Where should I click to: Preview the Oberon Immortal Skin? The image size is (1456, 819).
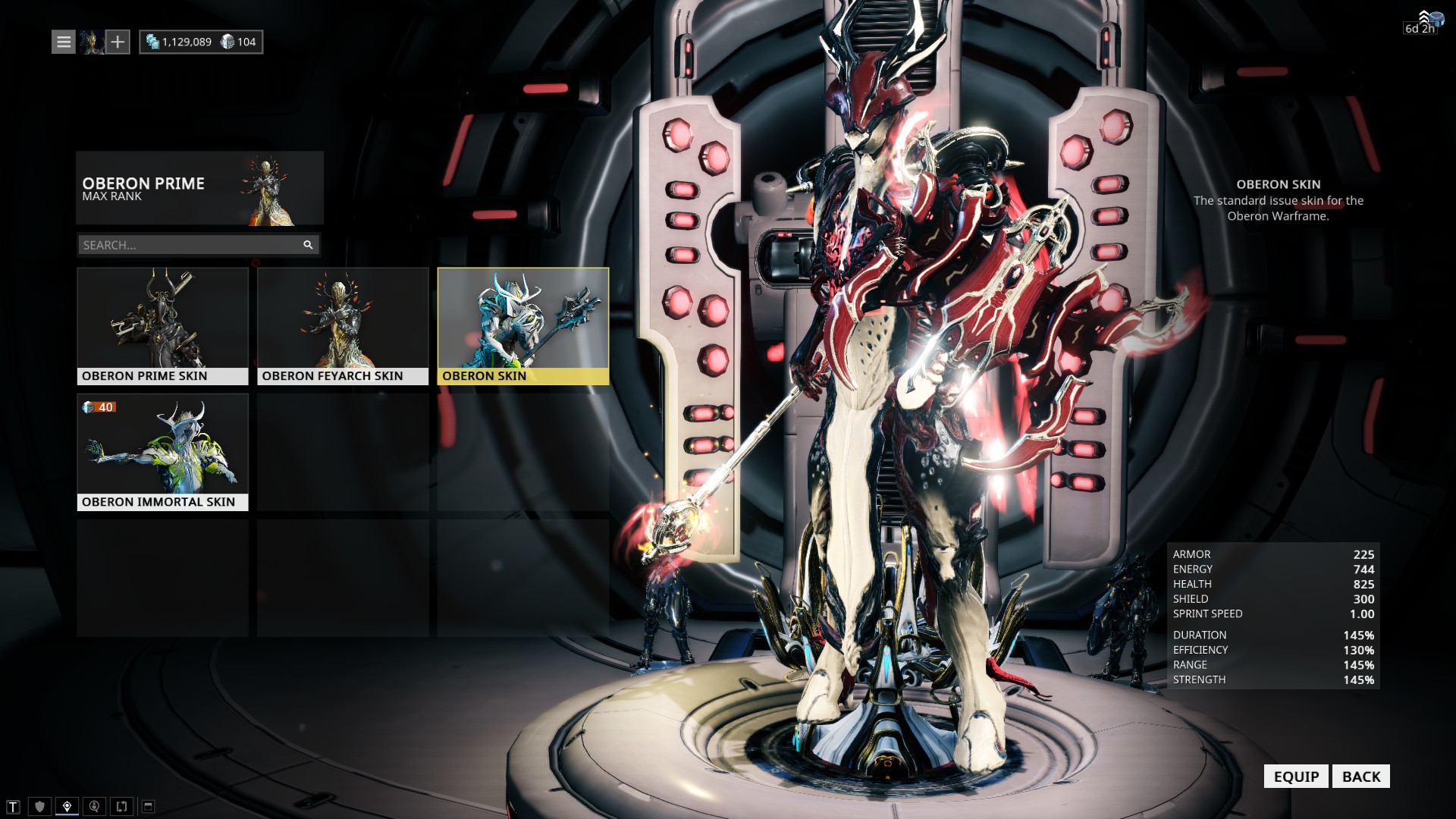[x=162, y=452]
